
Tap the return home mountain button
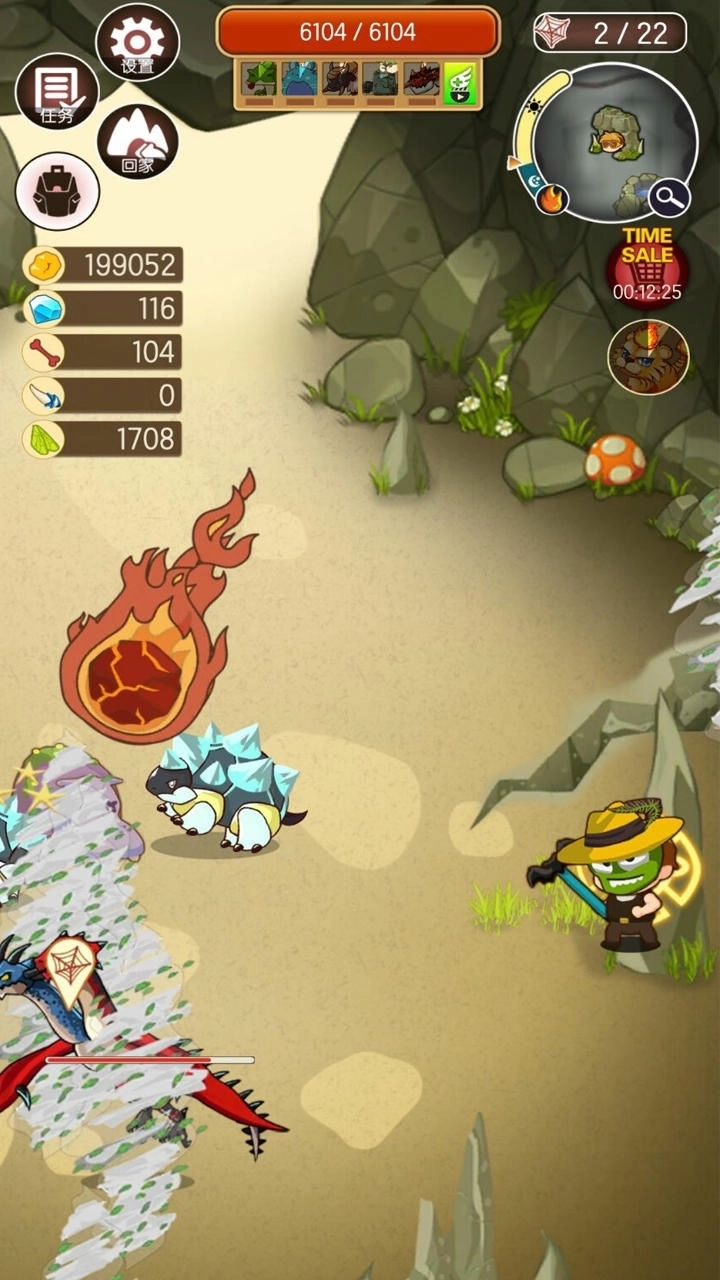click(x=137, y=142)
